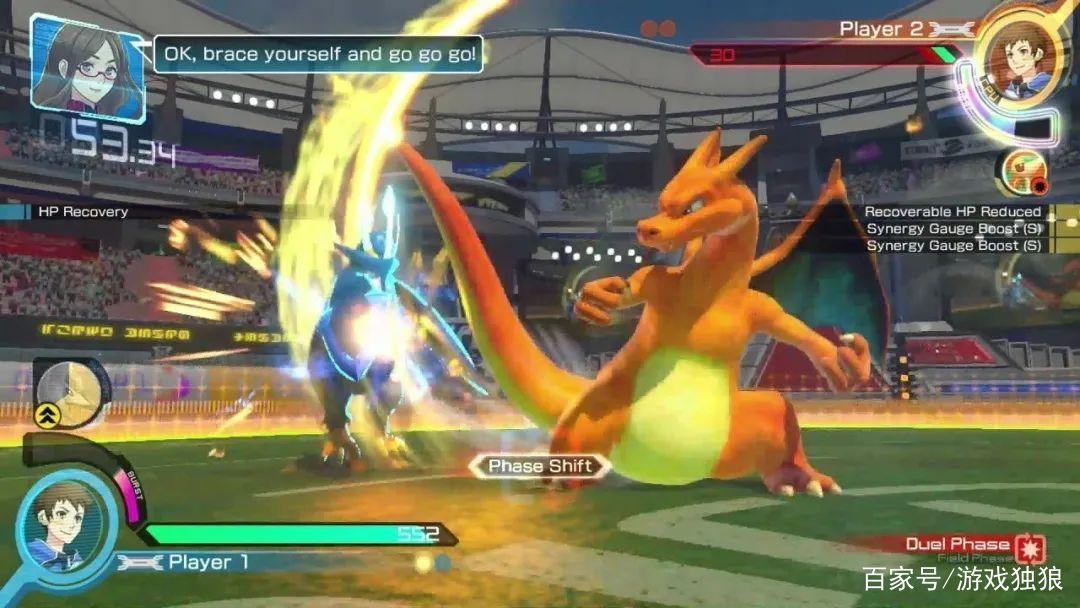The height and width of the screenshot is (608, 1080).
Task: Click Player 2's support Pokémon icon
Action: click(x=1021, y=172)
